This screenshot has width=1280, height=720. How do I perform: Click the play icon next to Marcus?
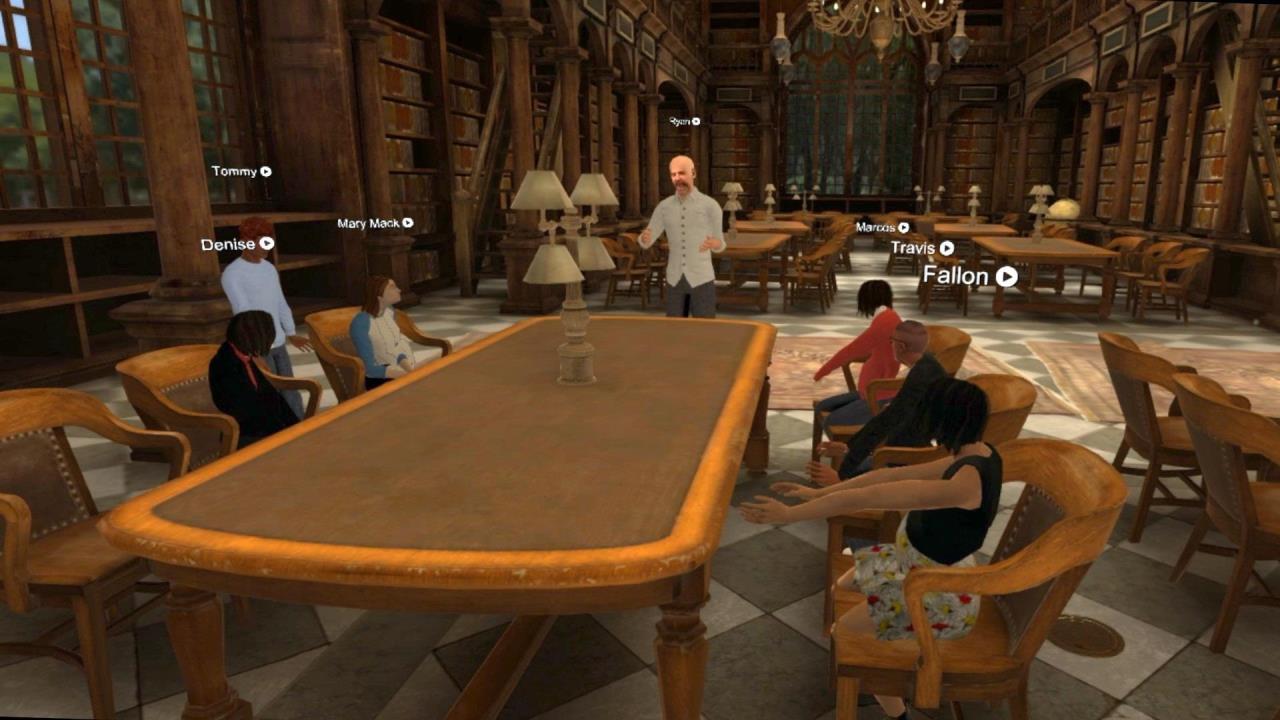point(902,227)
